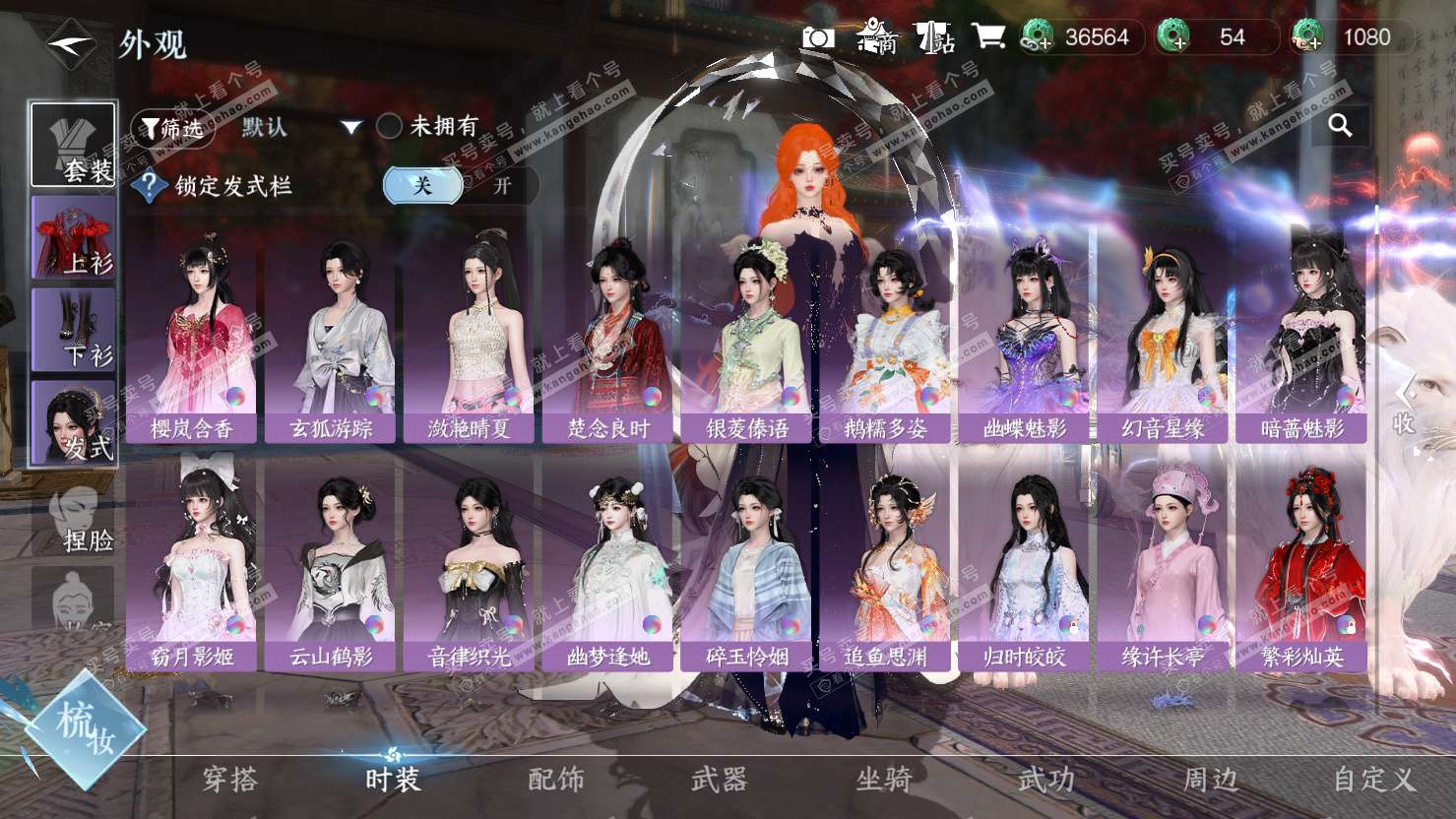Open the search magnifier
This screenshot has height=819, width=1456.
1339,126
